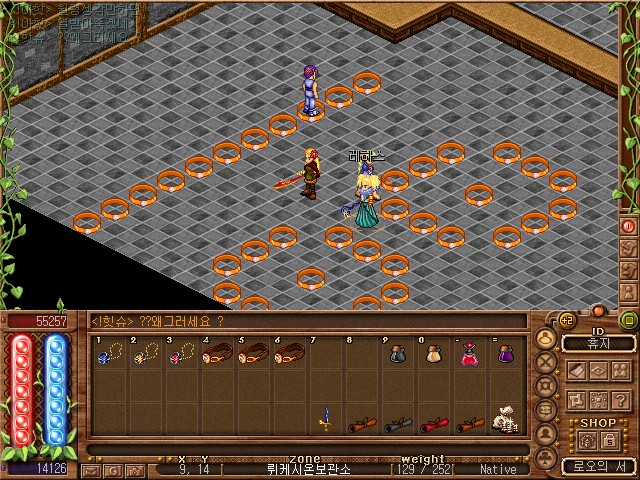Click the crossed swords round button

[x=546, y=363]
